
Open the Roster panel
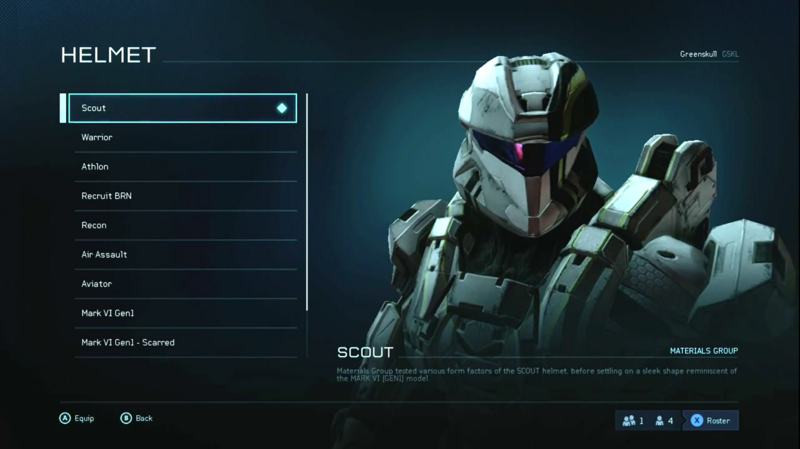pyautogui.click(x=710, y=421)
